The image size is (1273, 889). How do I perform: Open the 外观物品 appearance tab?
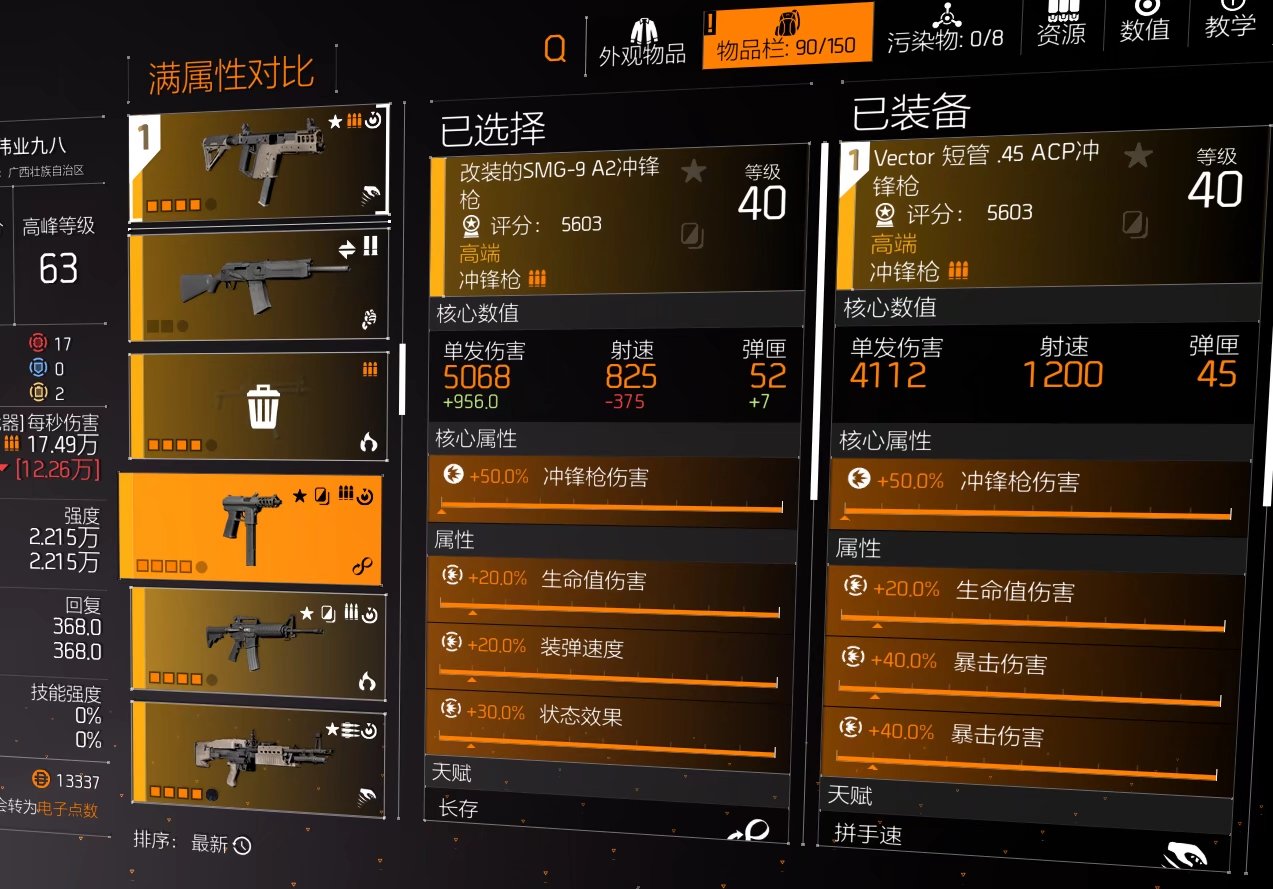(641, 42)
